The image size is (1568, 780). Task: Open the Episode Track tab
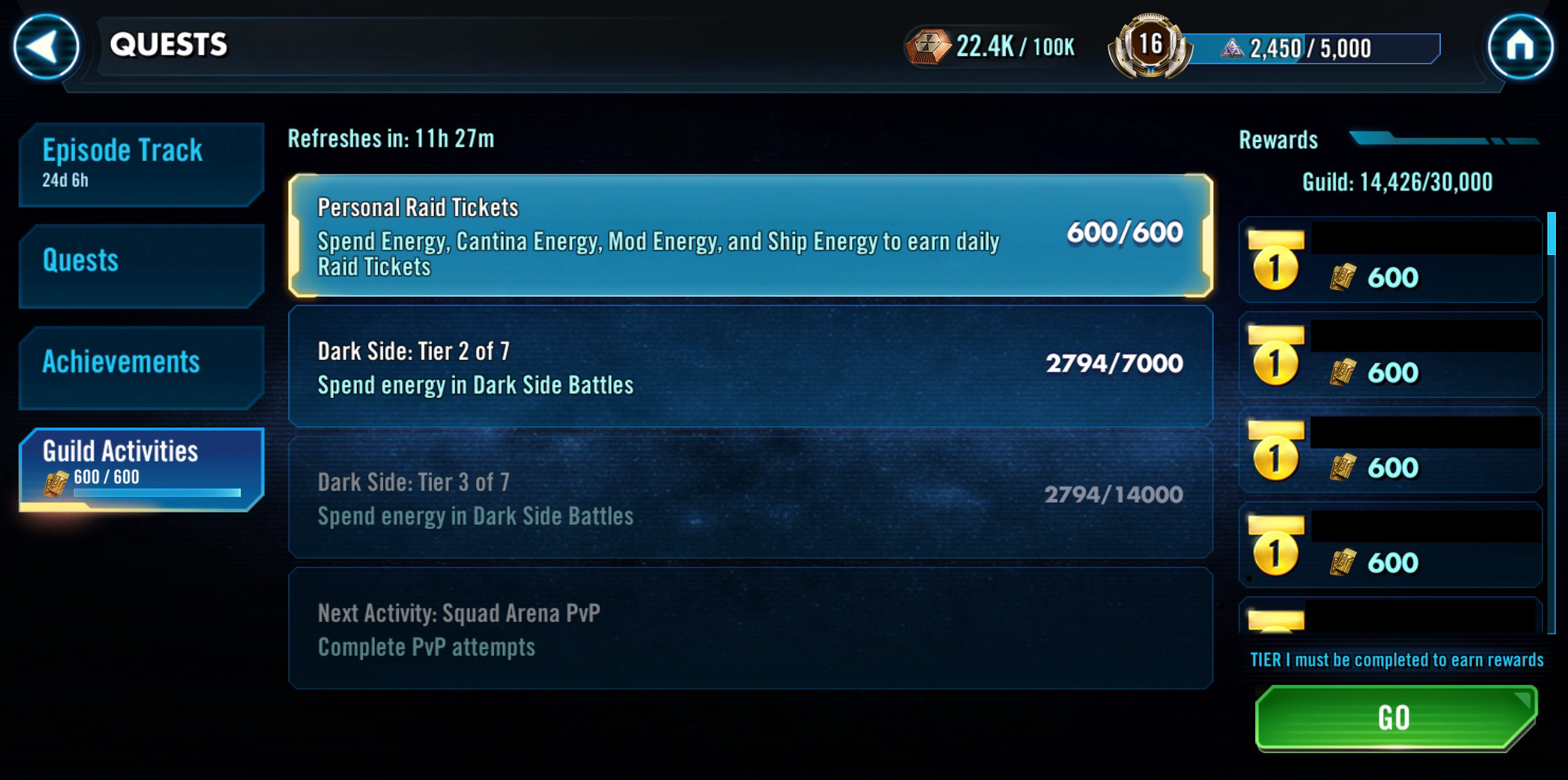click(x=141, y=164)
